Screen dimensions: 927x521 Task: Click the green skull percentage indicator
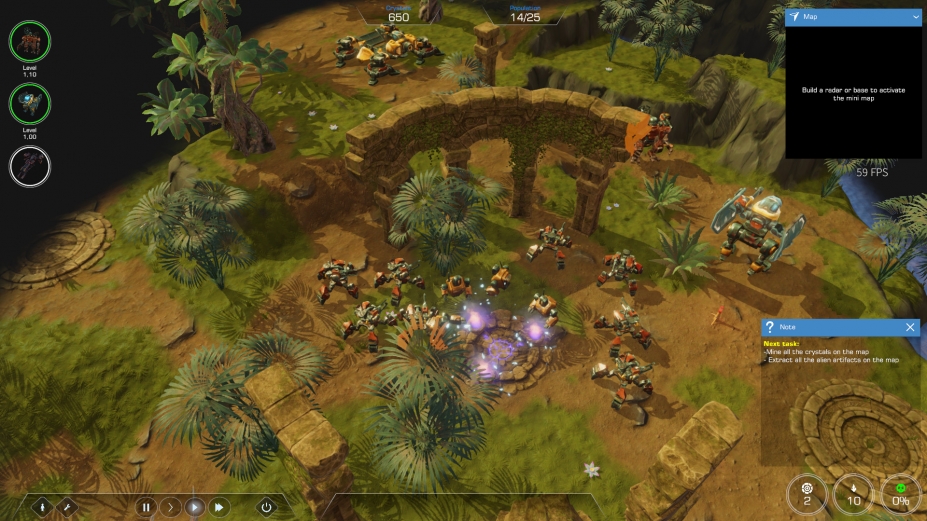tap(900, 494)
